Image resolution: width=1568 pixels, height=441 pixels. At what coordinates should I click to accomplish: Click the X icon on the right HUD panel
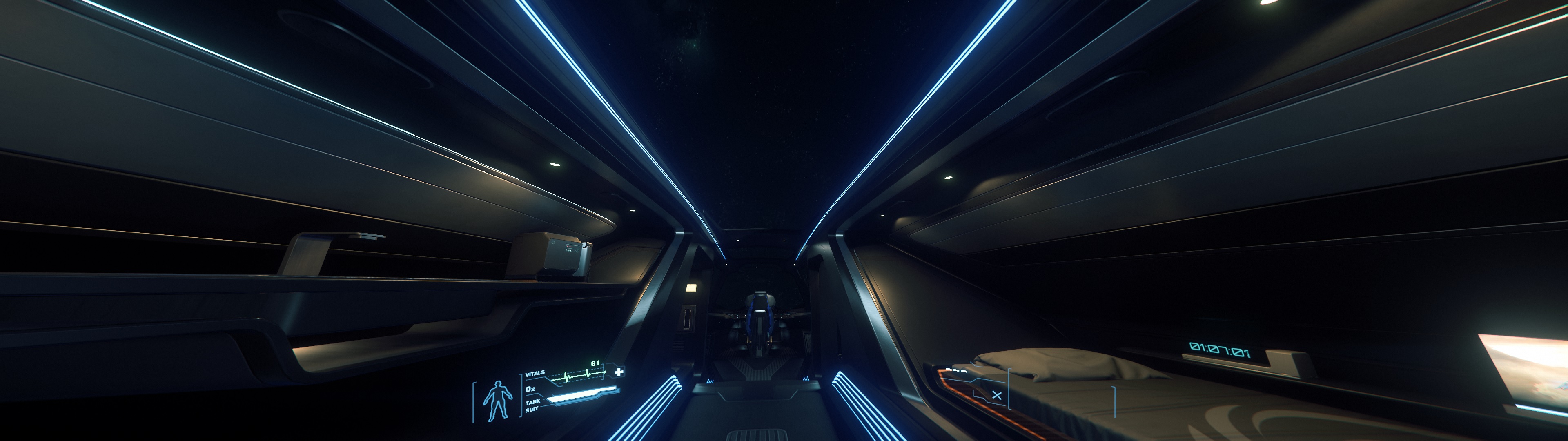pos(996,395)
